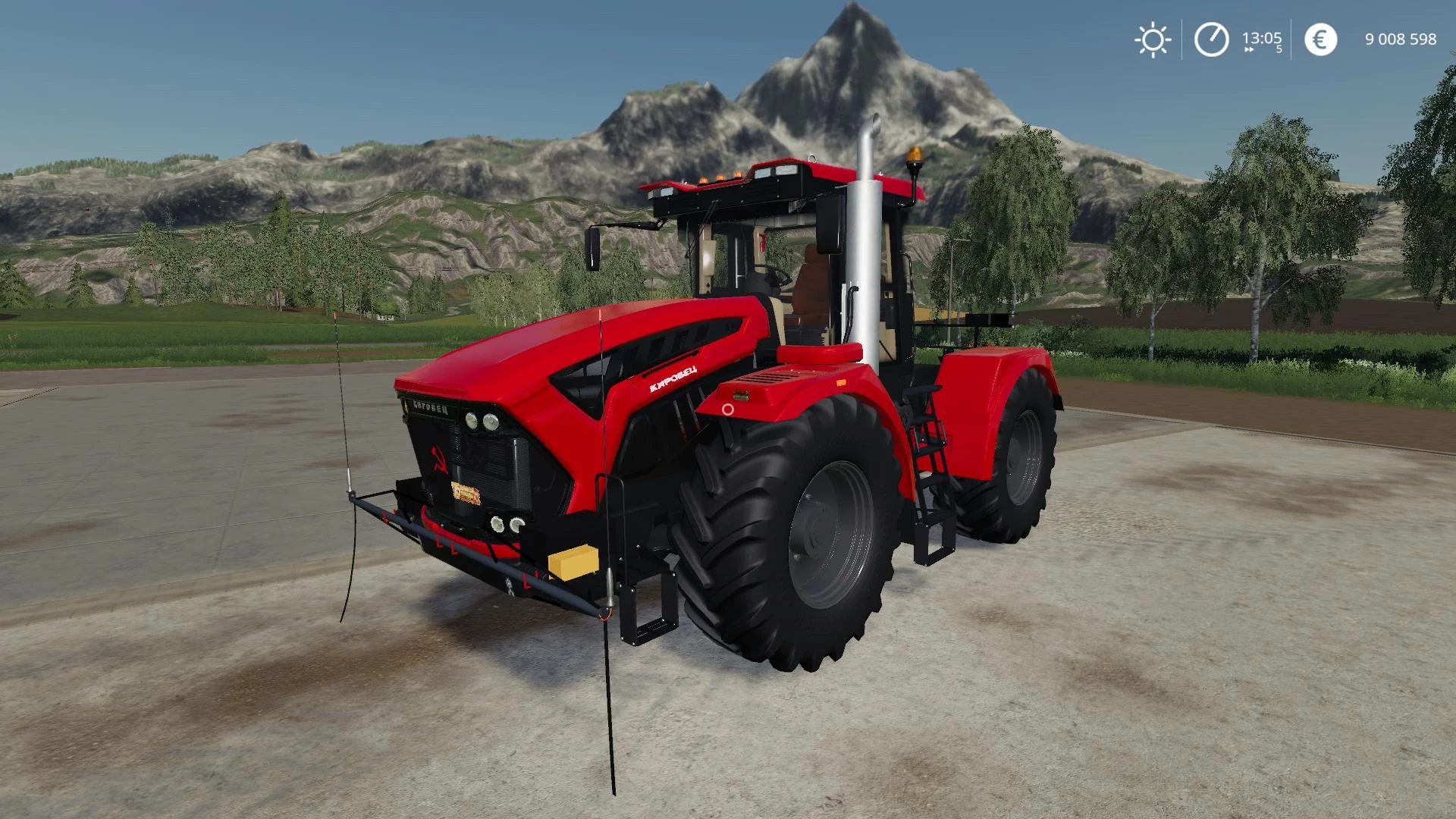The width and height of the screenshot is (1456, 819).
Task: Click the weather sun icon
Action: (x=1152, y=39)
